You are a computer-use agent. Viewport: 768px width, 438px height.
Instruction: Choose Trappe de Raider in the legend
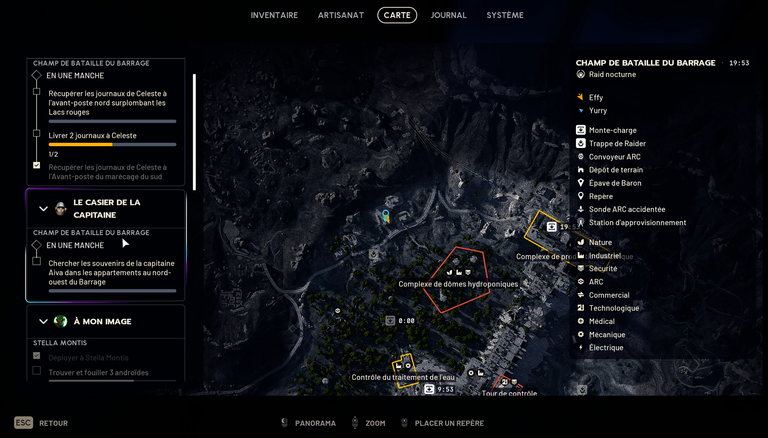[617, 143]
